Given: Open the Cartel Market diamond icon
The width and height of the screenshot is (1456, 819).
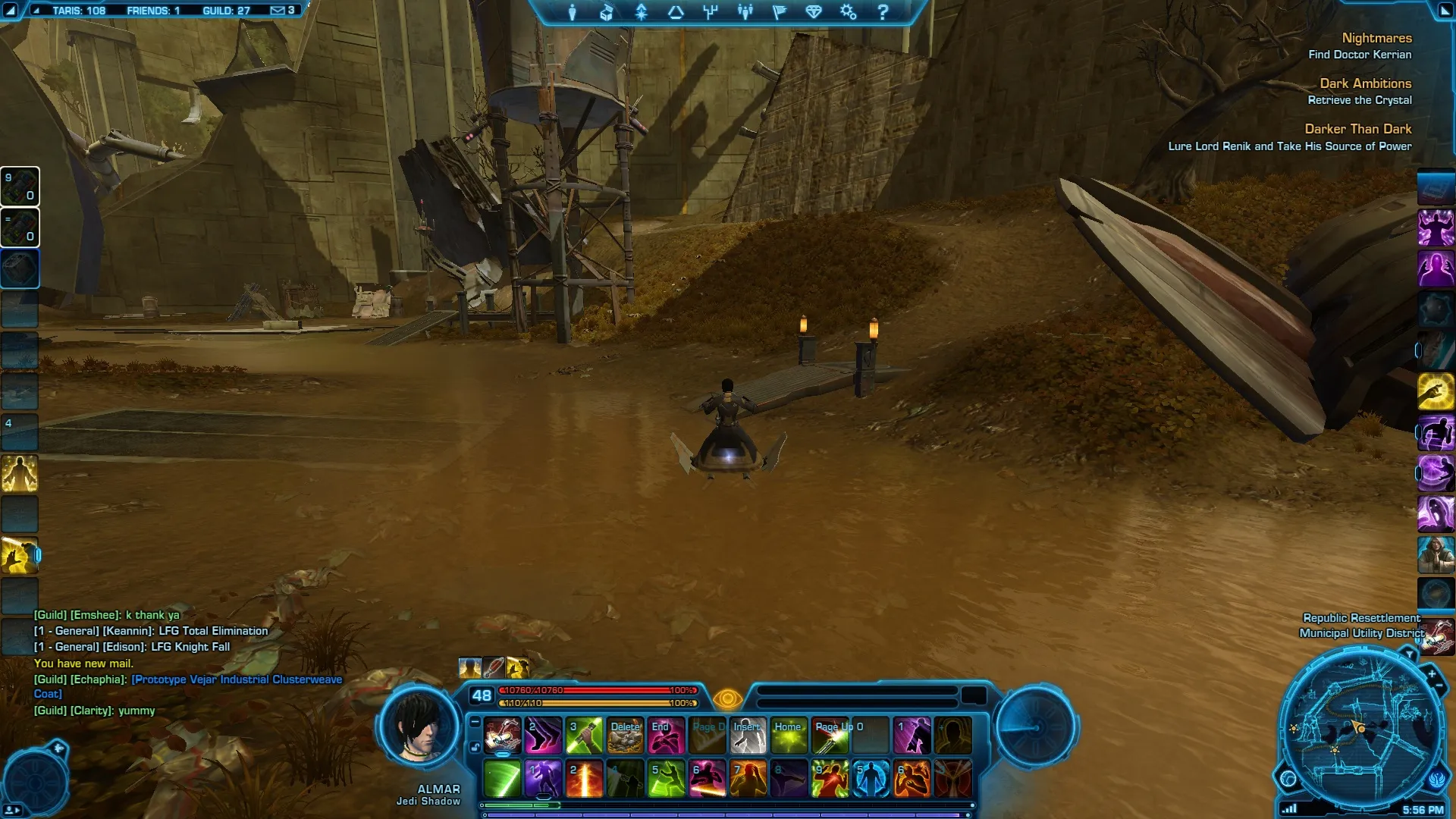Looking at the screenshot, I should coord(814,12).
